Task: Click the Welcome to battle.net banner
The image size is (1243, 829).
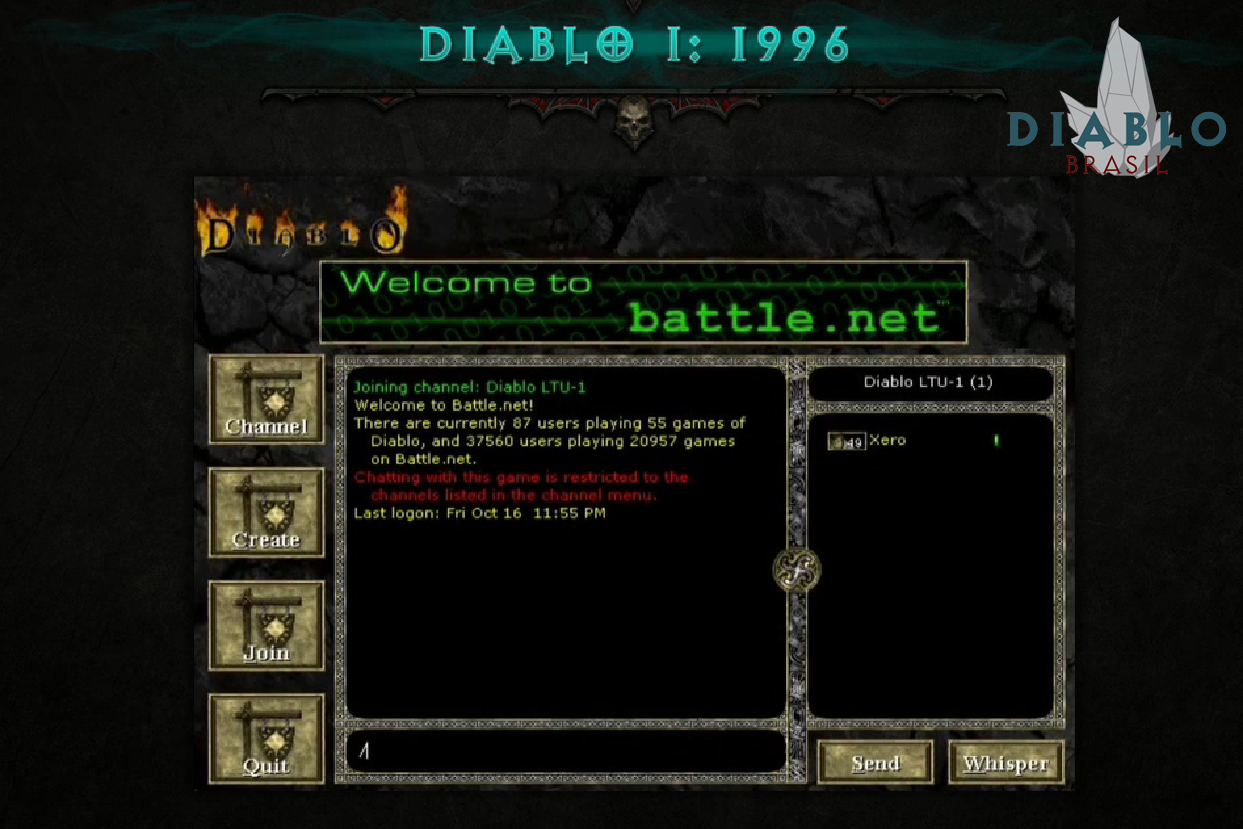Action: [643, 302]
